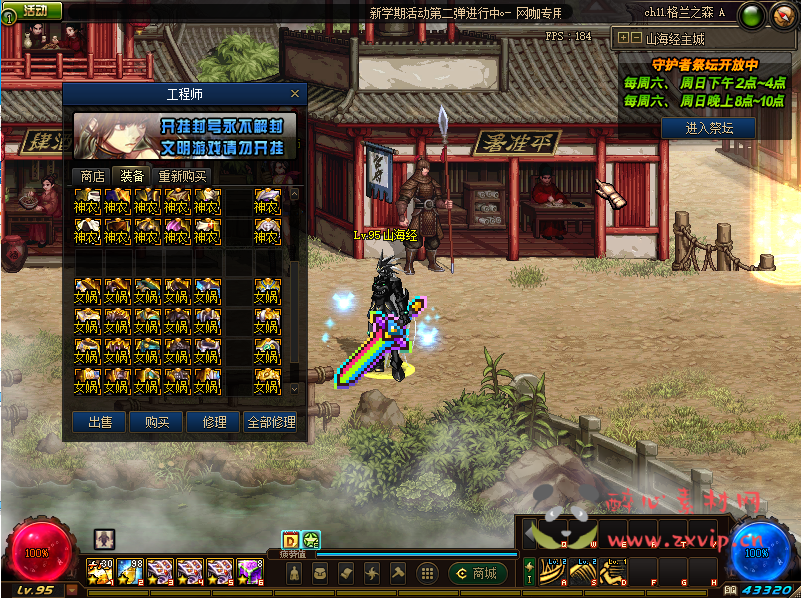Open the grid menu icon
The image size is (801, 598).
tap(427, 573)
